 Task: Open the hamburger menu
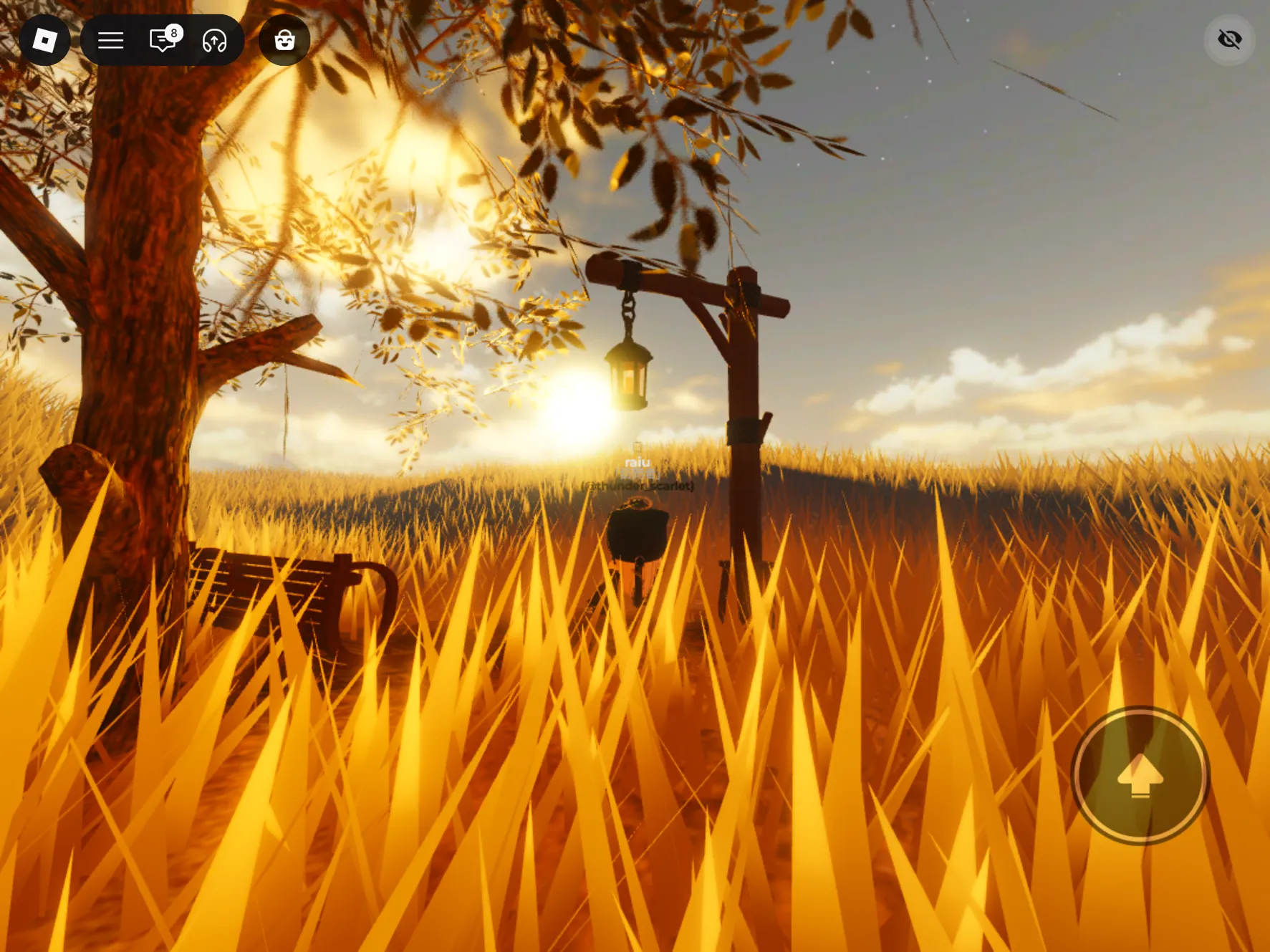[x=110, y=40]
